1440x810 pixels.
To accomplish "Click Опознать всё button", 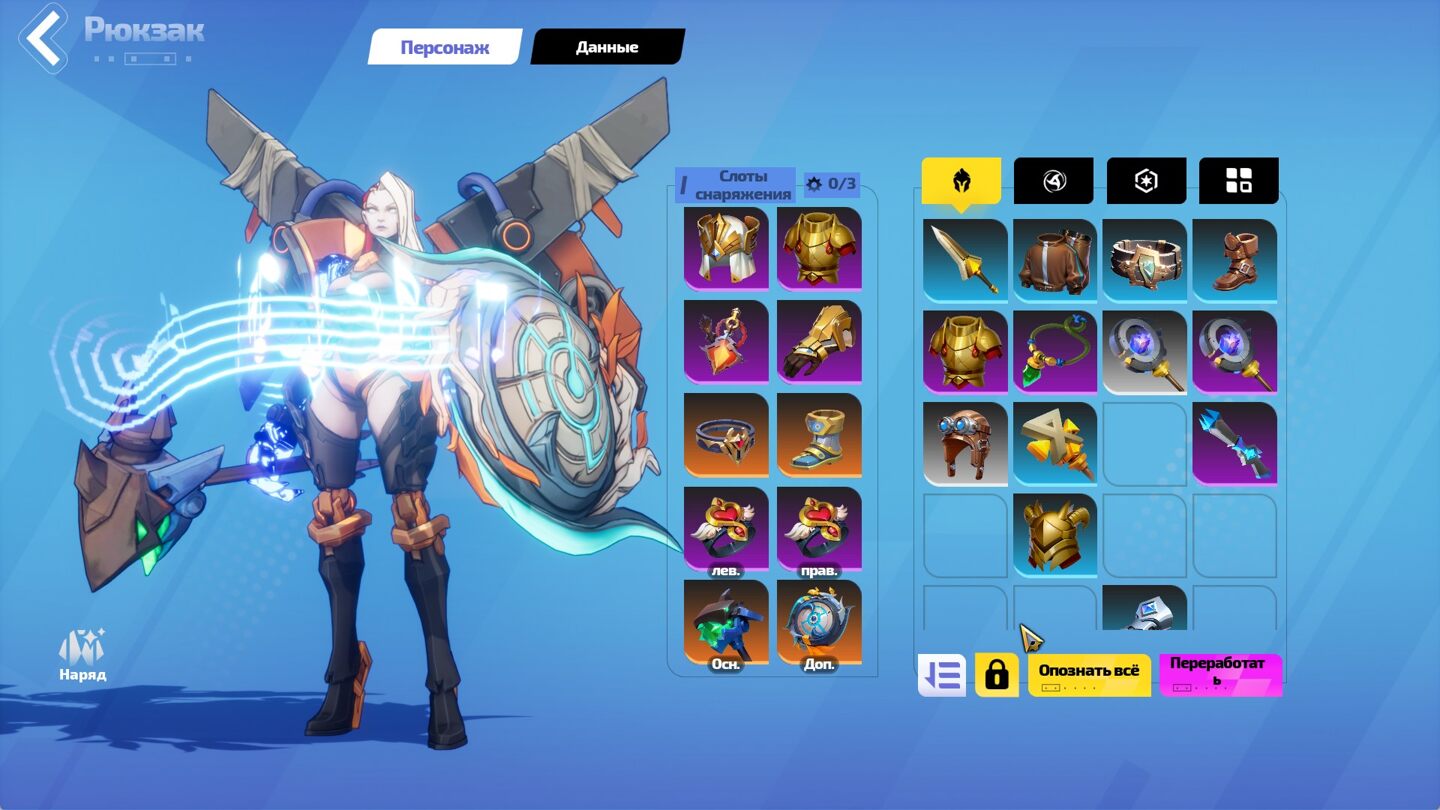I will [1088, 675].
